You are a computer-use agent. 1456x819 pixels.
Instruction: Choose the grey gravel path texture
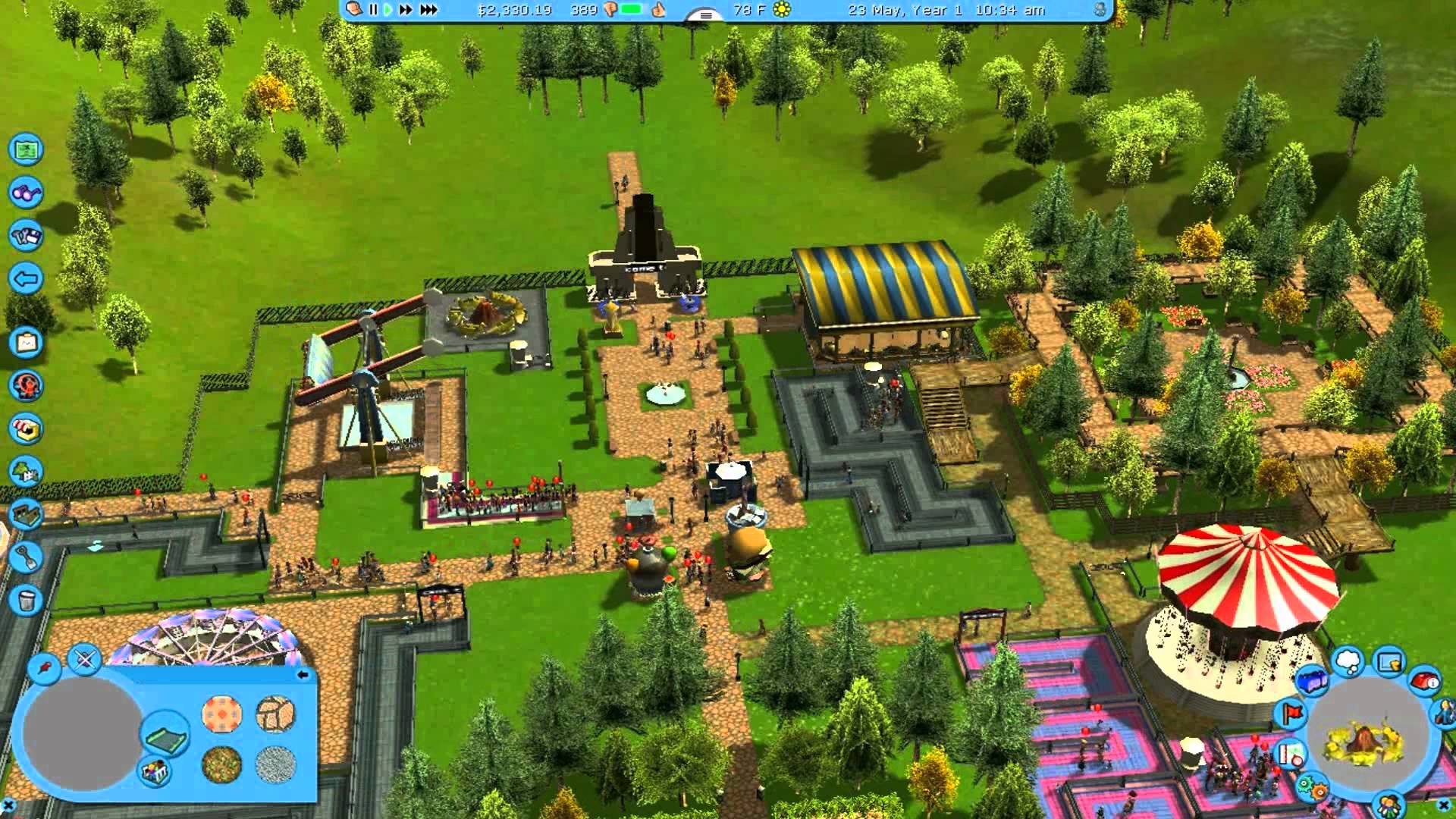pyautogui.click(x=275, y=764)
